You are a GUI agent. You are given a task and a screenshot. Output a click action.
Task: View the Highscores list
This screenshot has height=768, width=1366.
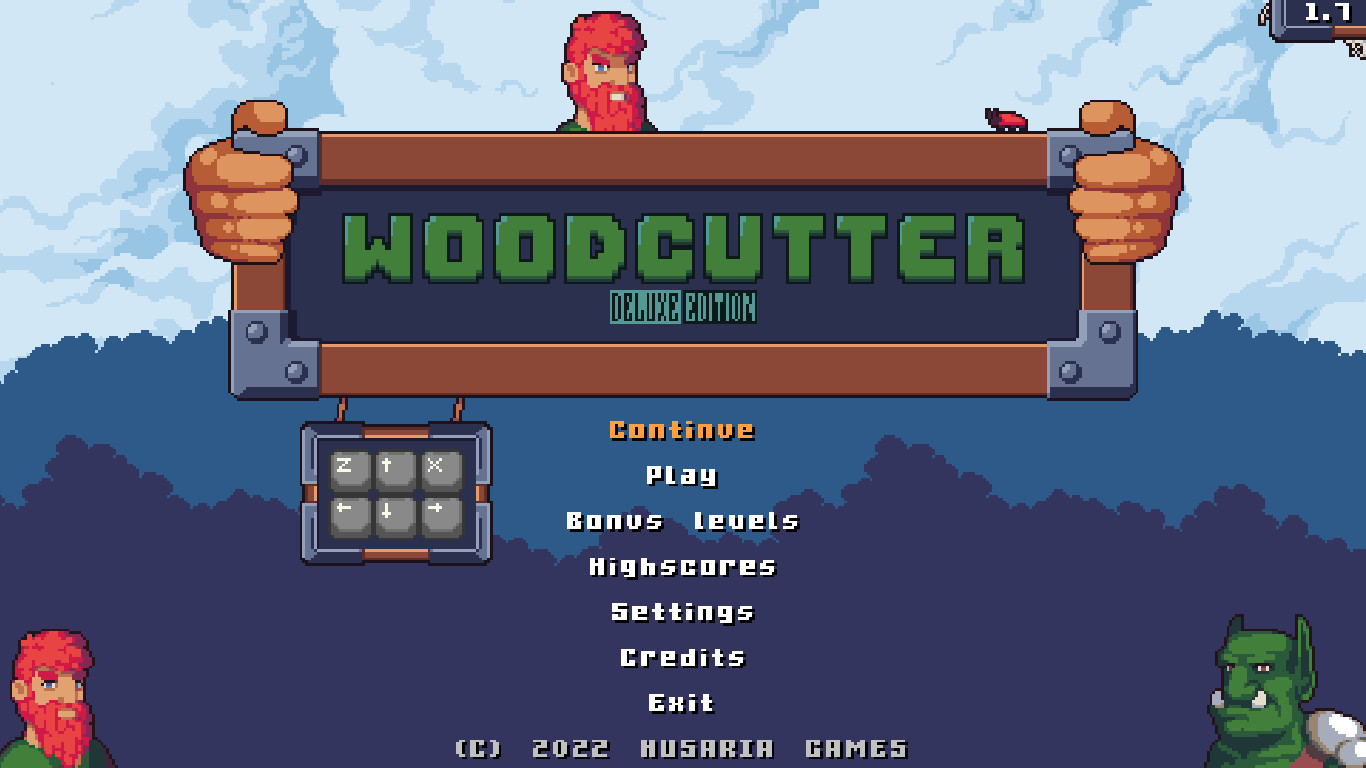click(683, 566)
